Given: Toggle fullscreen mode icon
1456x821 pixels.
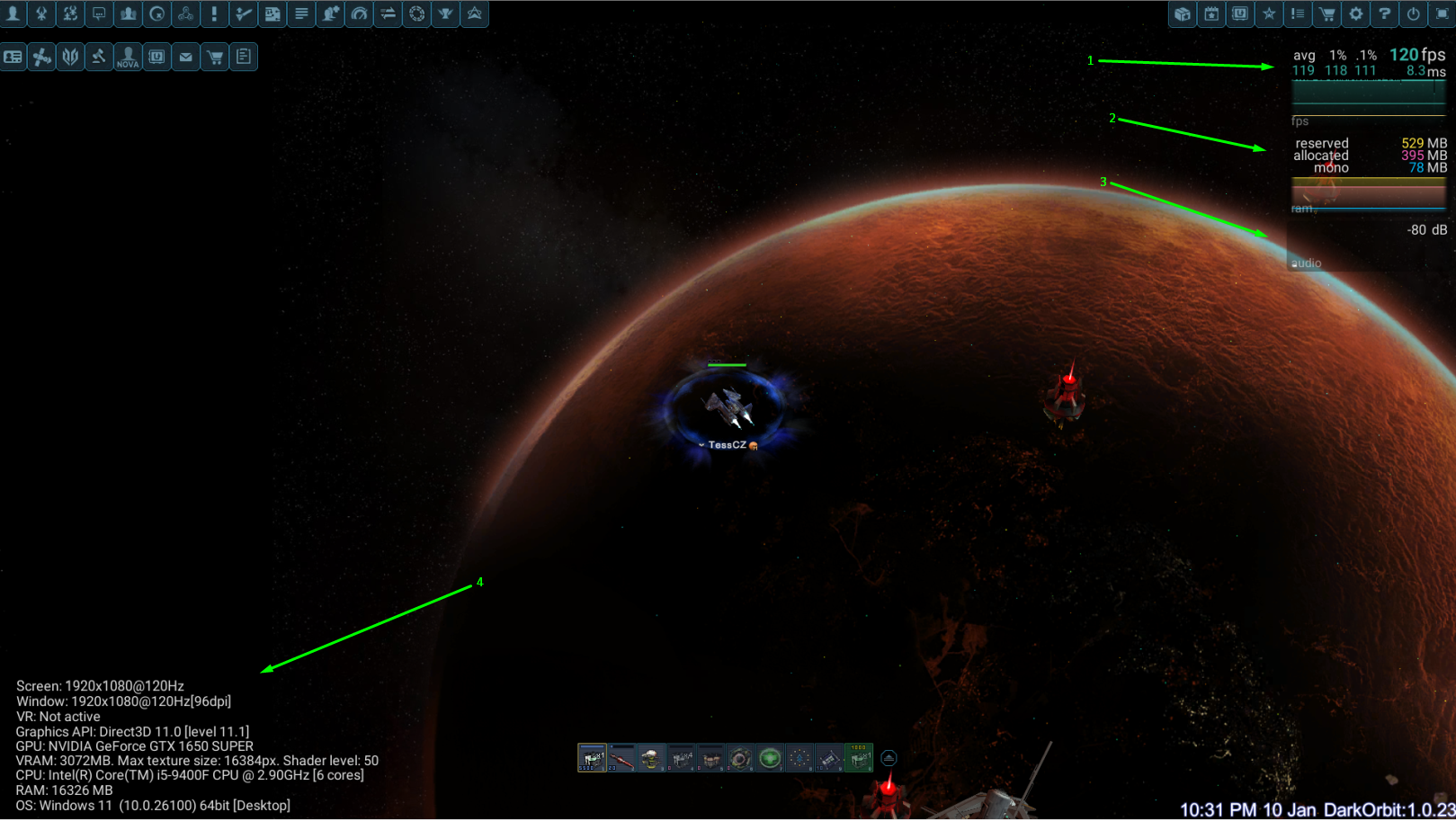Looking at the screenshot, I should click(1442, 13).
